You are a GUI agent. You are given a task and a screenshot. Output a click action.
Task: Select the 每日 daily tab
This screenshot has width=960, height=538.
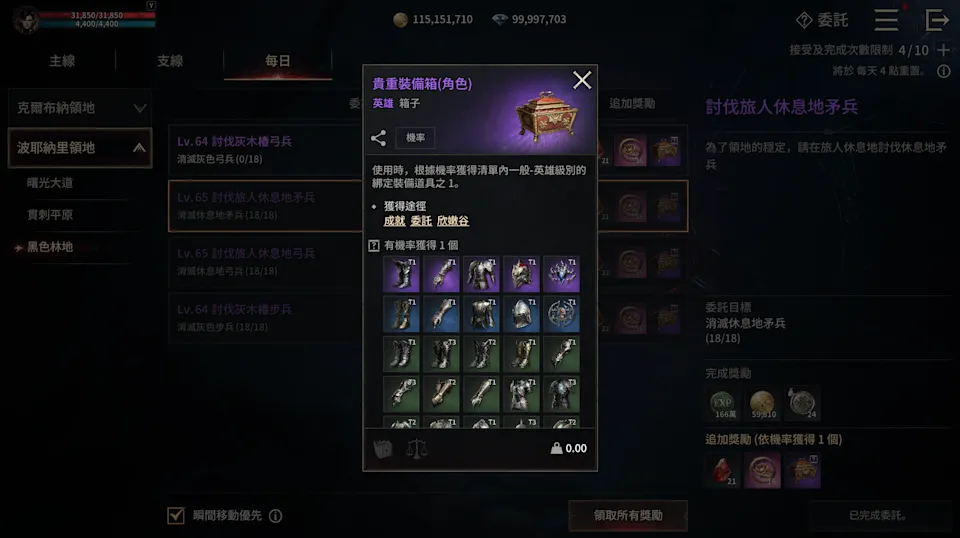(278, 61)
